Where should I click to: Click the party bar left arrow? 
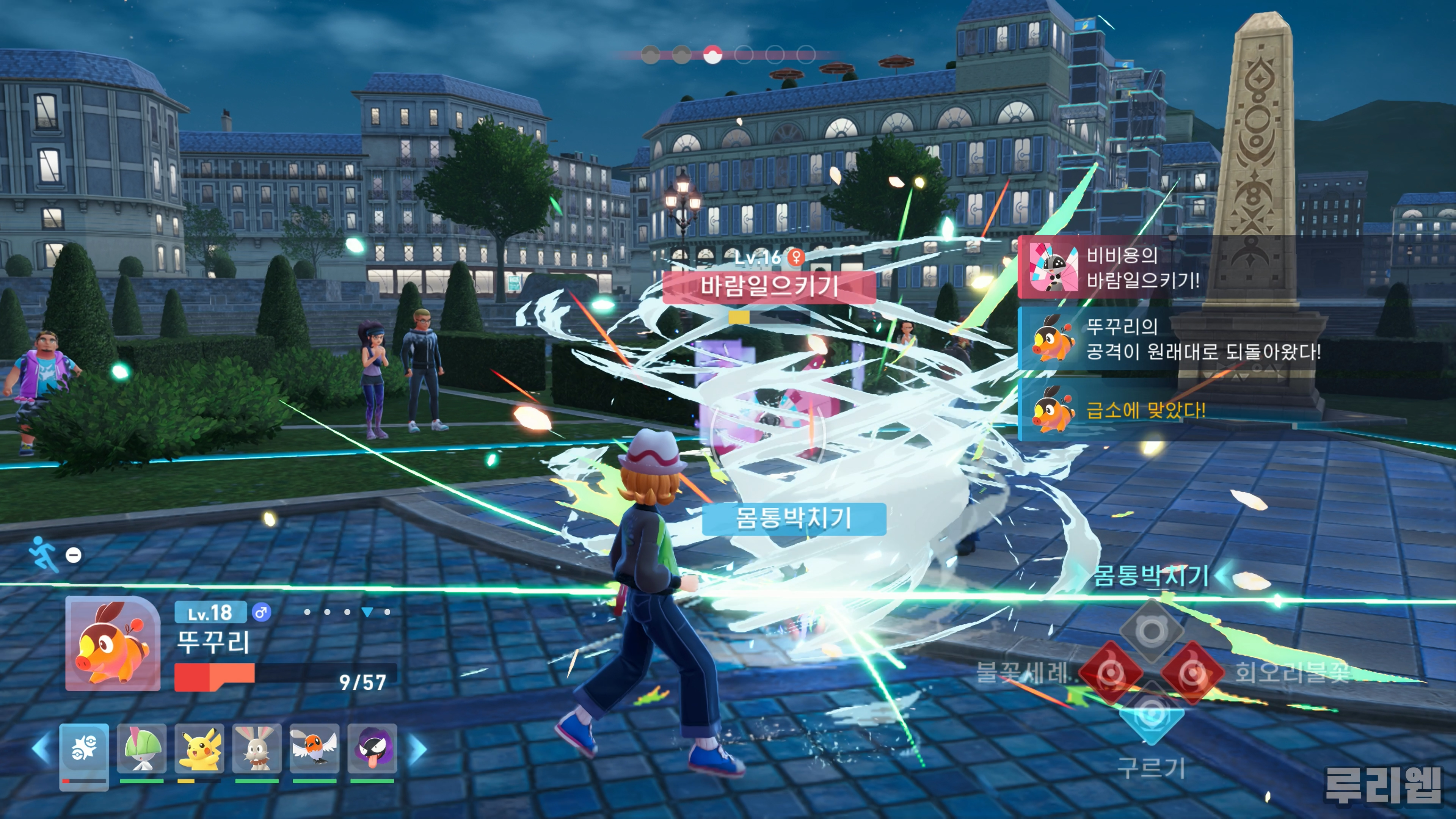41,749
